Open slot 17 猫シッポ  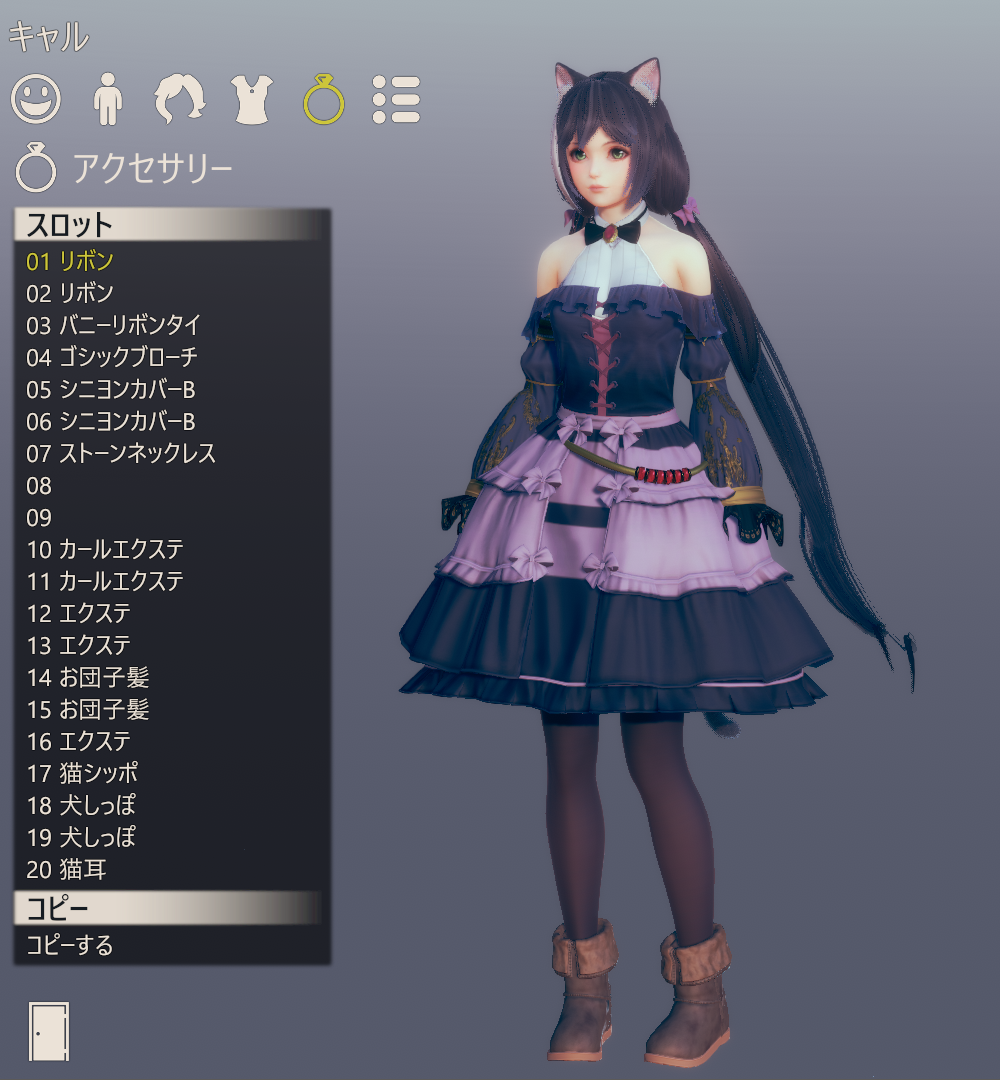coord(82,773)
